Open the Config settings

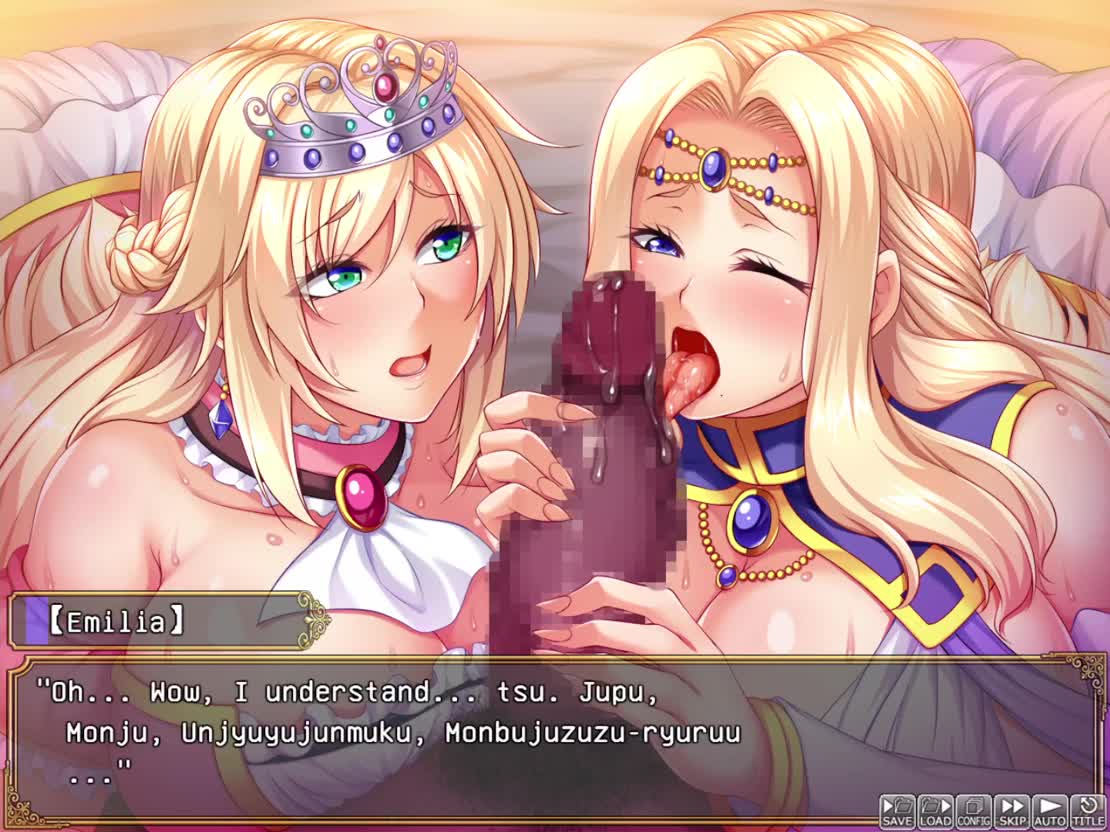pos(973,811)
